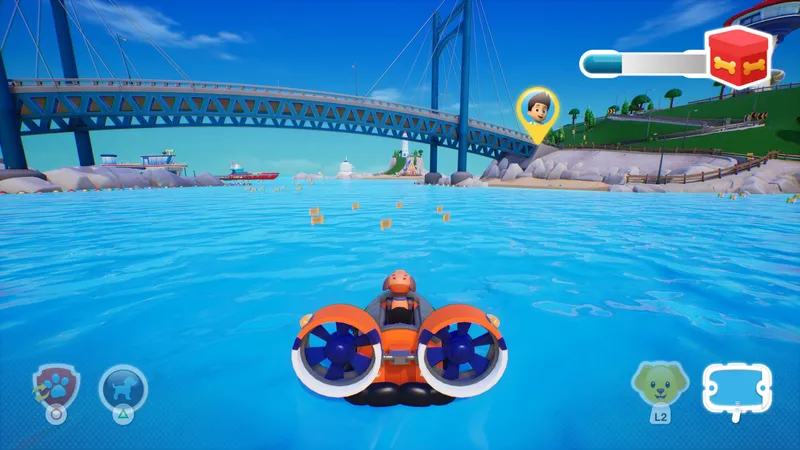Click the paw badge pup-swap icon
This screenshot has width=800, height=450.
click(x=55, y=387)
